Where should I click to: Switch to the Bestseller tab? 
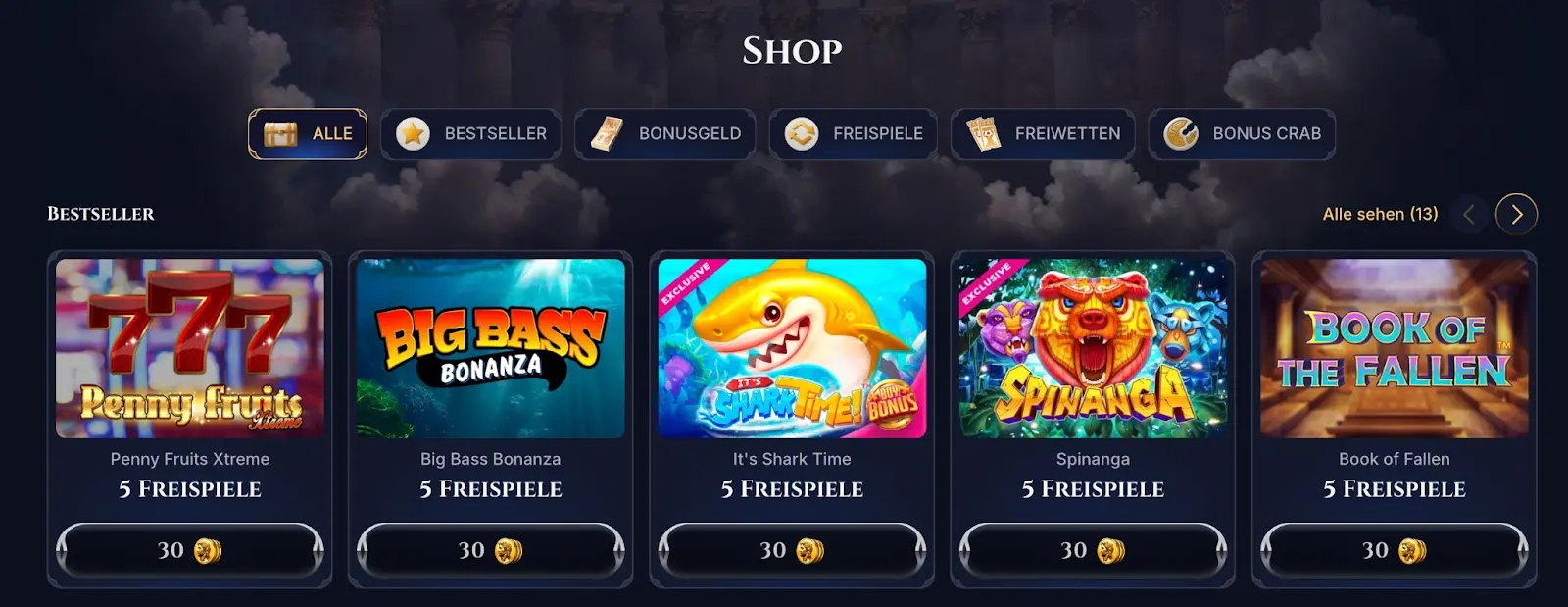[471, 133]
